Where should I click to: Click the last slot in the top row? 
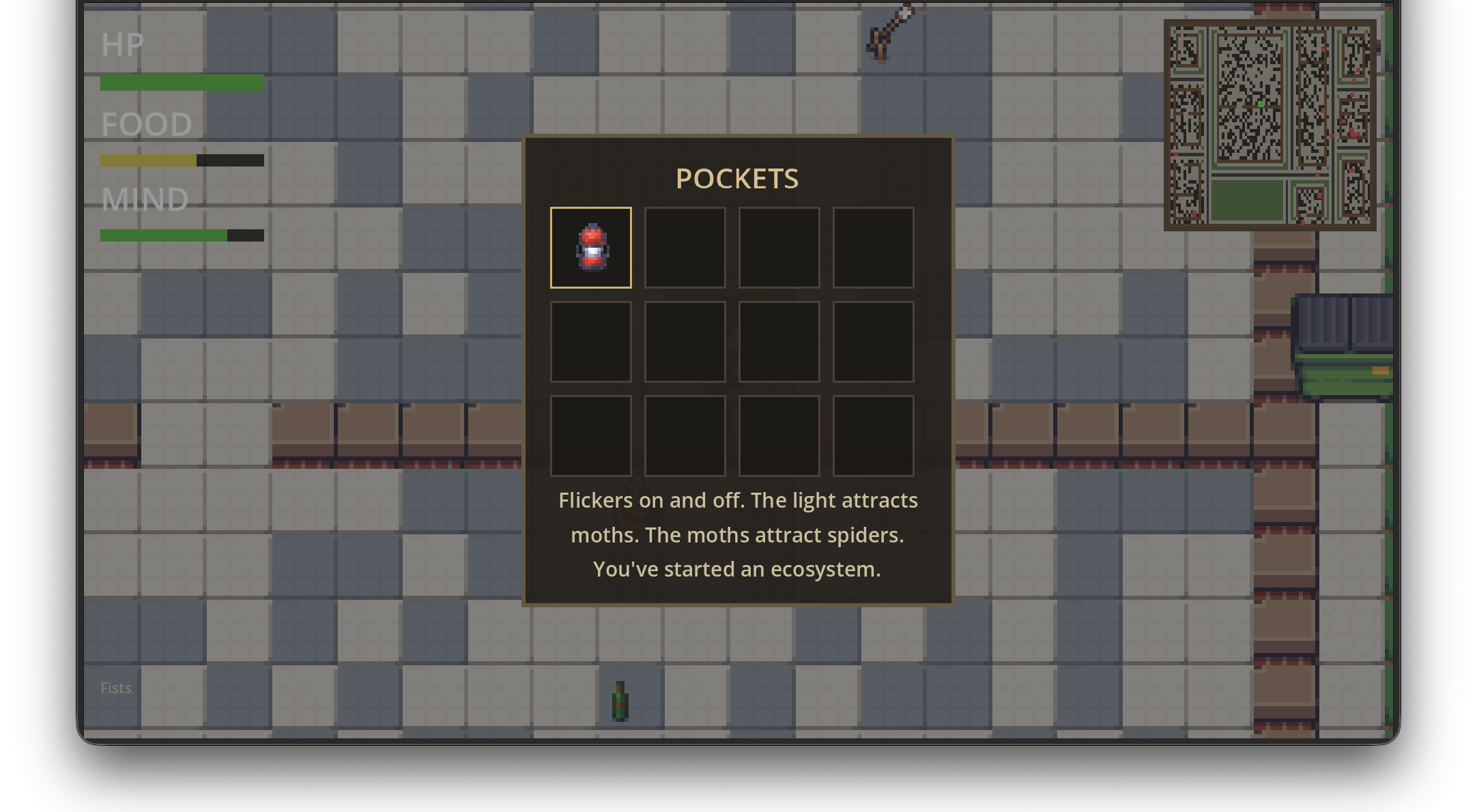(x=874, y=248)
